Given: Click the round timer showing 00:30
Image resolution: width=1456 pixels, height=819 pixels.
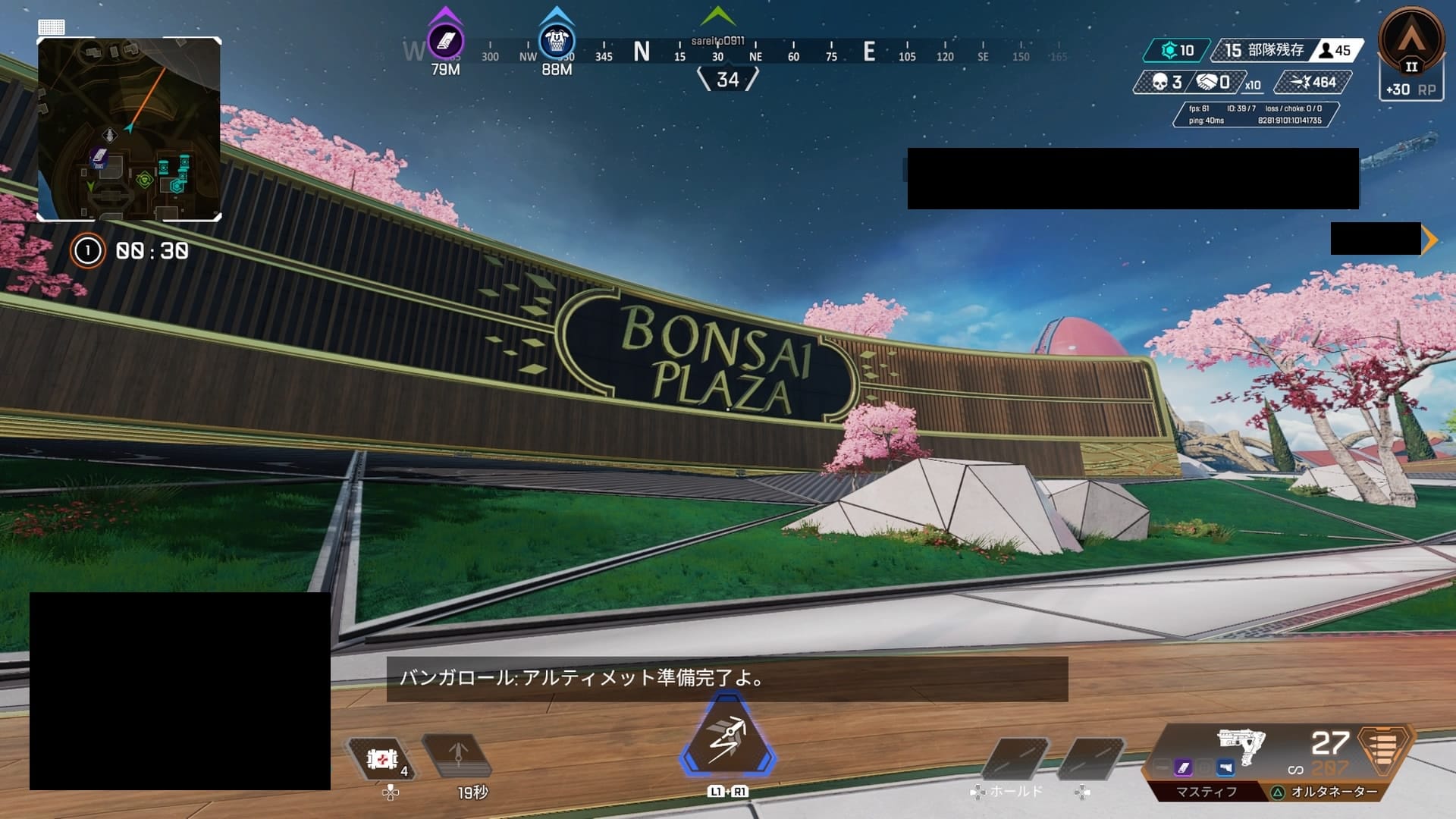Looking at the screenshot, I should click(x=152, y=252).
